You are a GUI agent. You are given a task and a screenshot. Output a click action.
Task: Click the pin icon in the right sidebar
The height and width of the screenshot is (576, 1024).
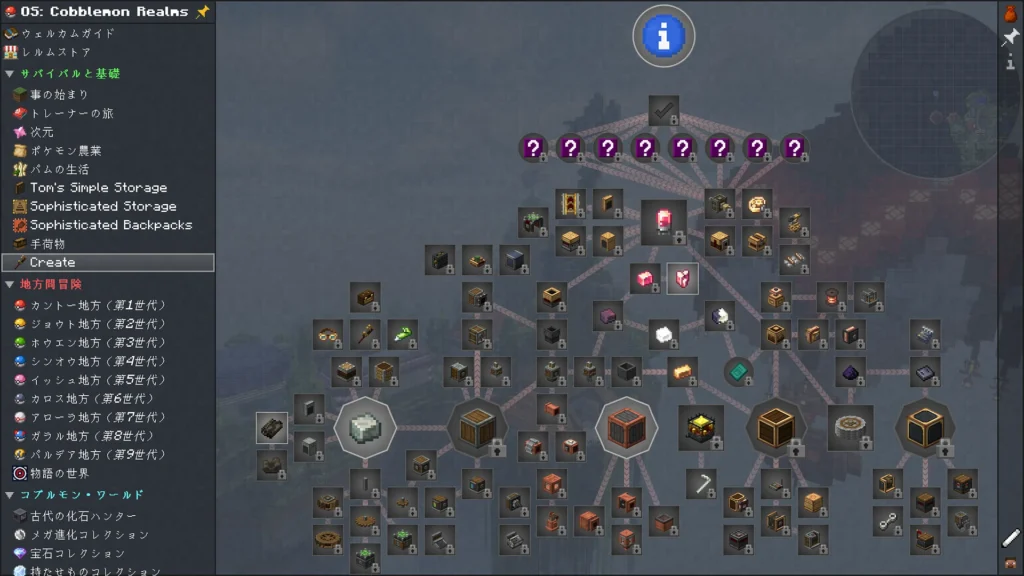(x=1010, y=38)
